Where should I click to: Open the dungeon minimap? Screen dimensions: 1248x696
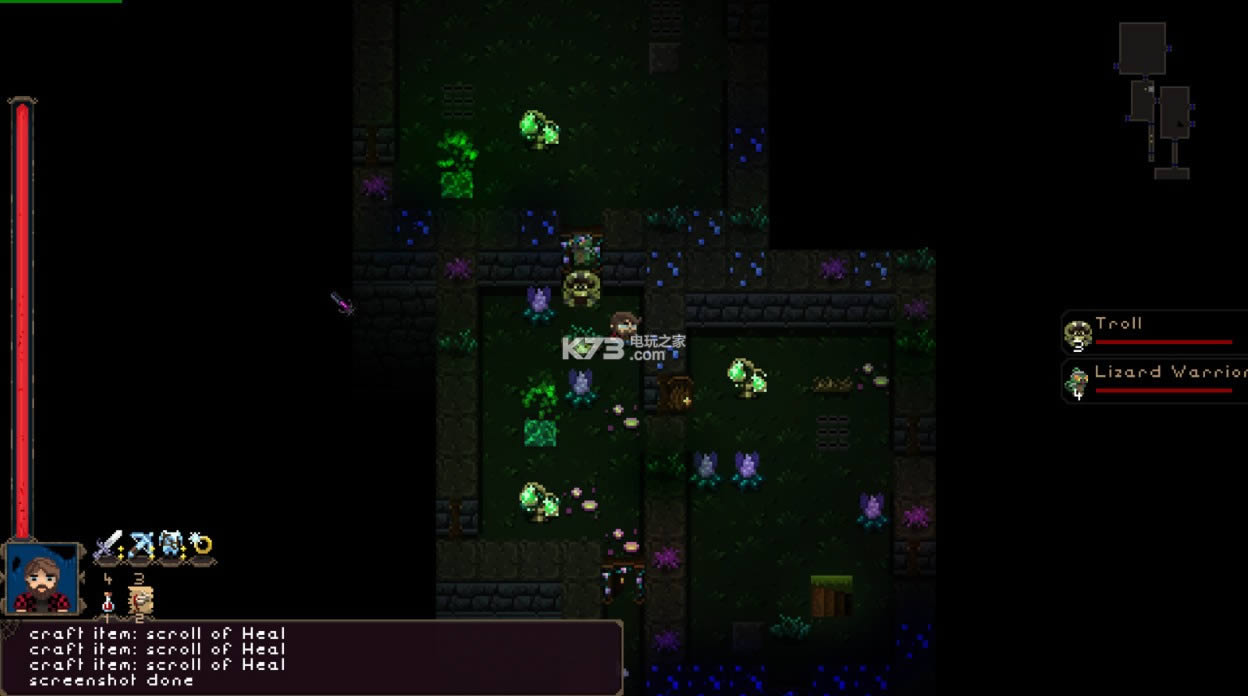[1155, 100]
